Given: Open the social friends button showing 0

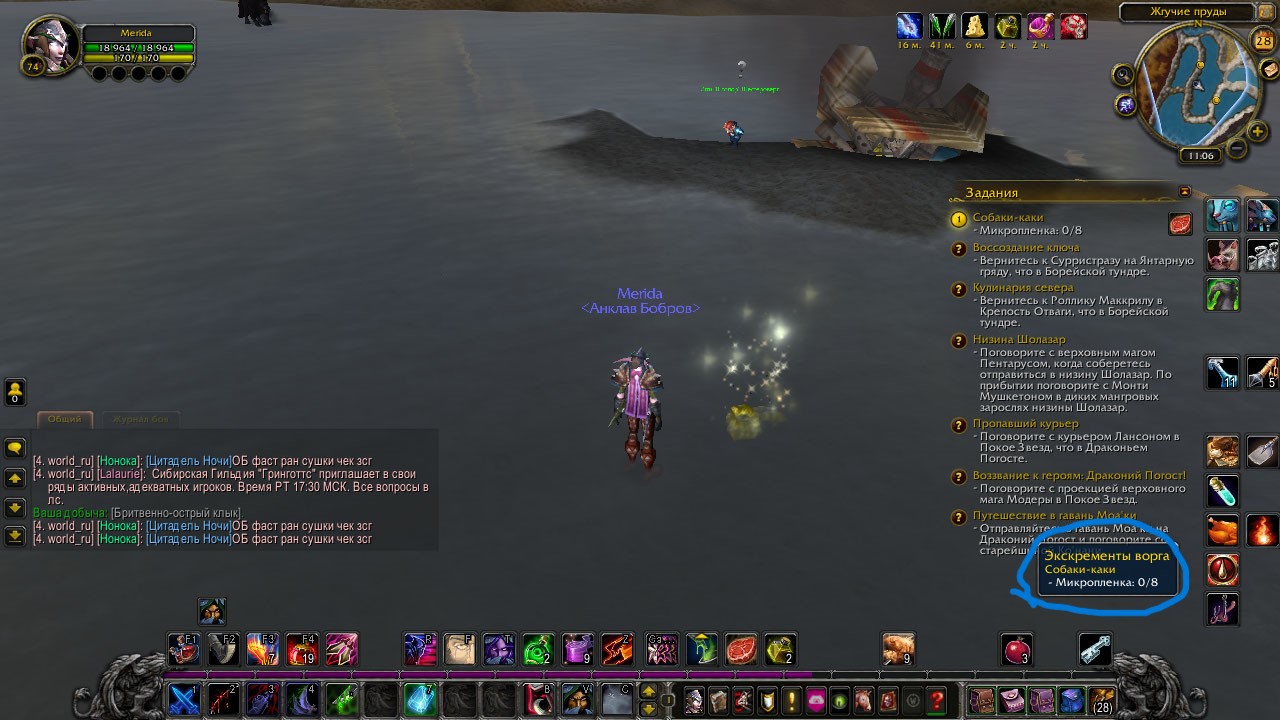Looking at the screenshot, I should point(15,391).
